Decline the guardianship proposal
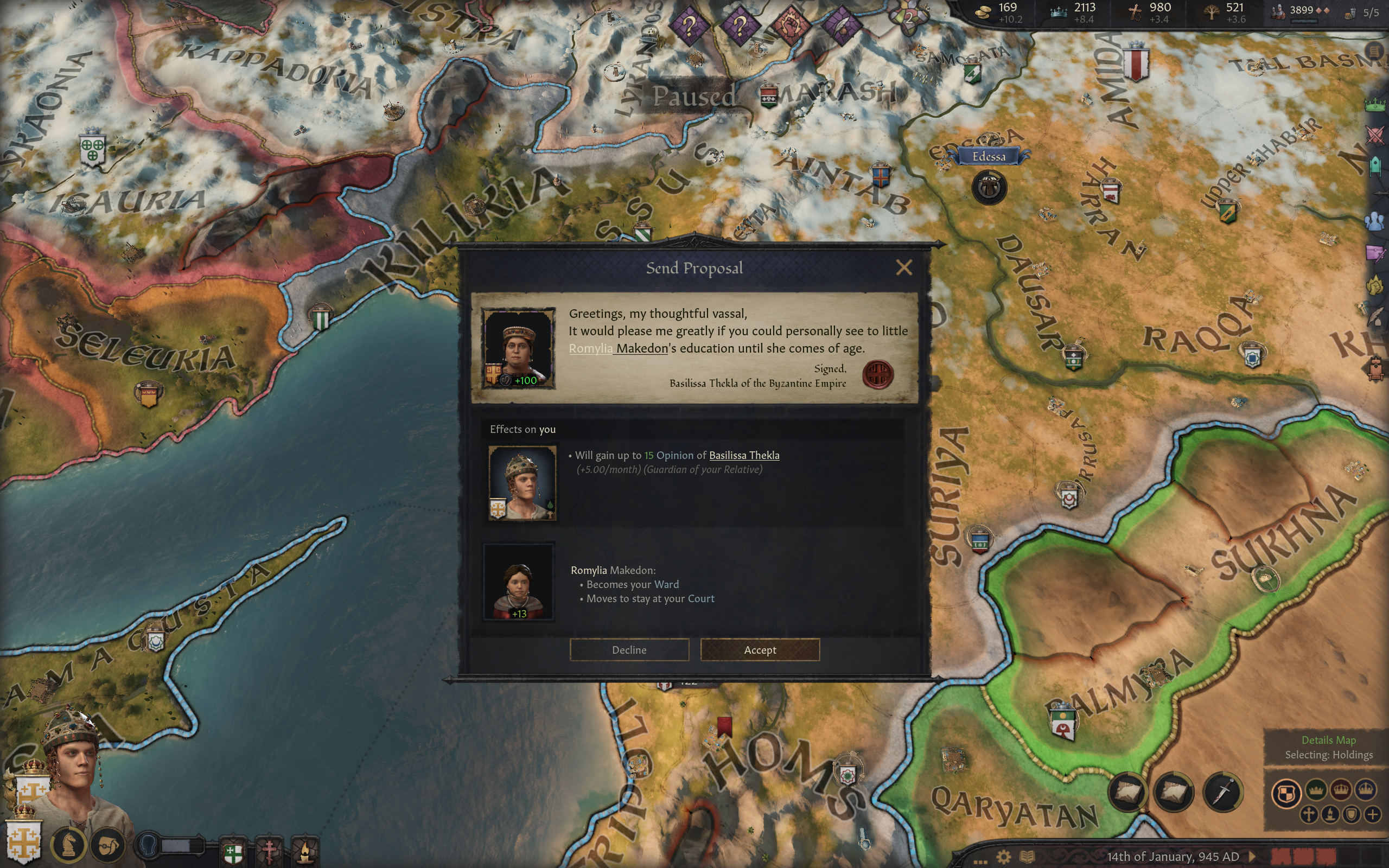 click(x=629, y=650)
